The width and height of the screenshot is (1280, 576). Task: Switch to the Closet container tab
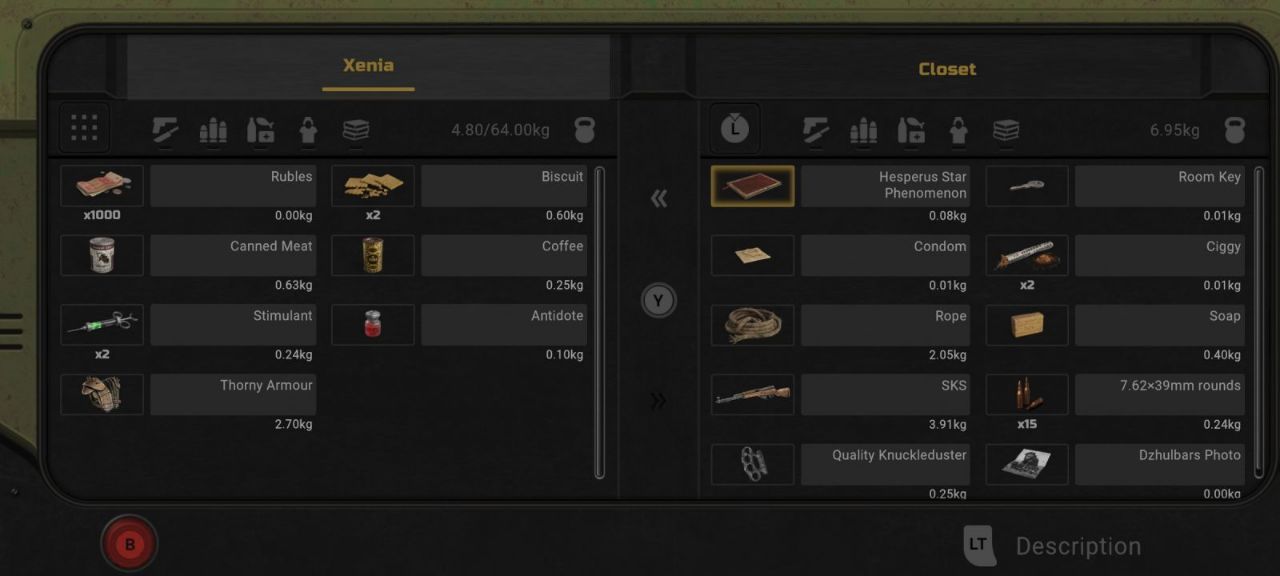pos(947,69)
